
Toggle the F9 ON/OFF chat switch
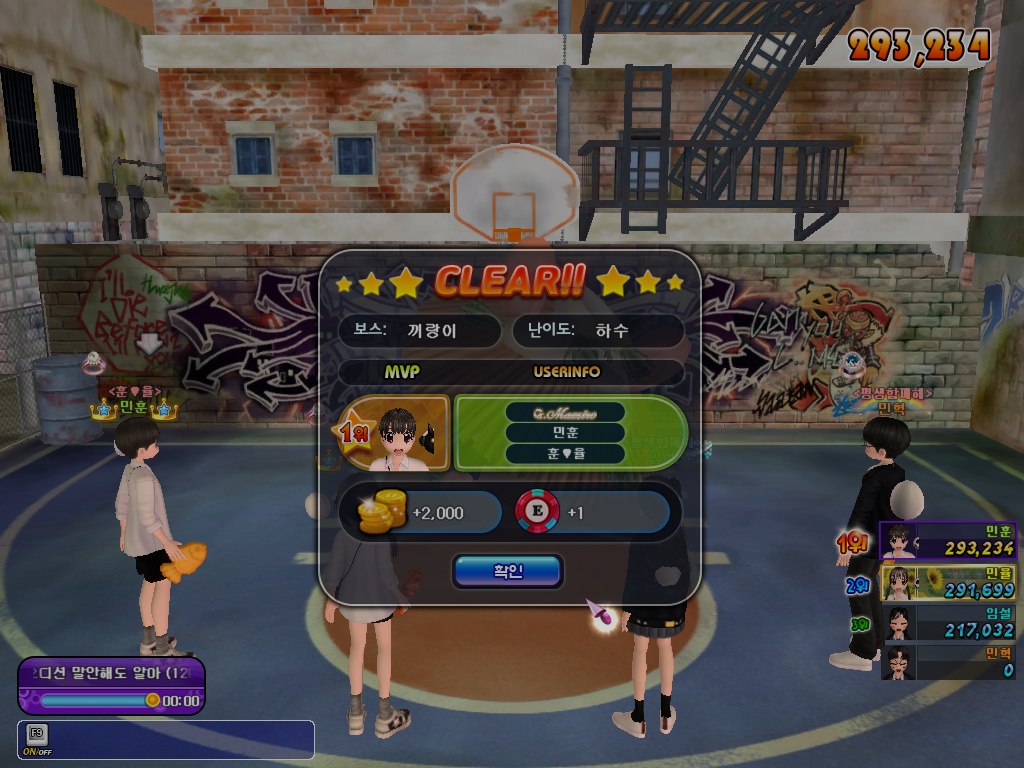pyautogui.click(x=36, y=739)
